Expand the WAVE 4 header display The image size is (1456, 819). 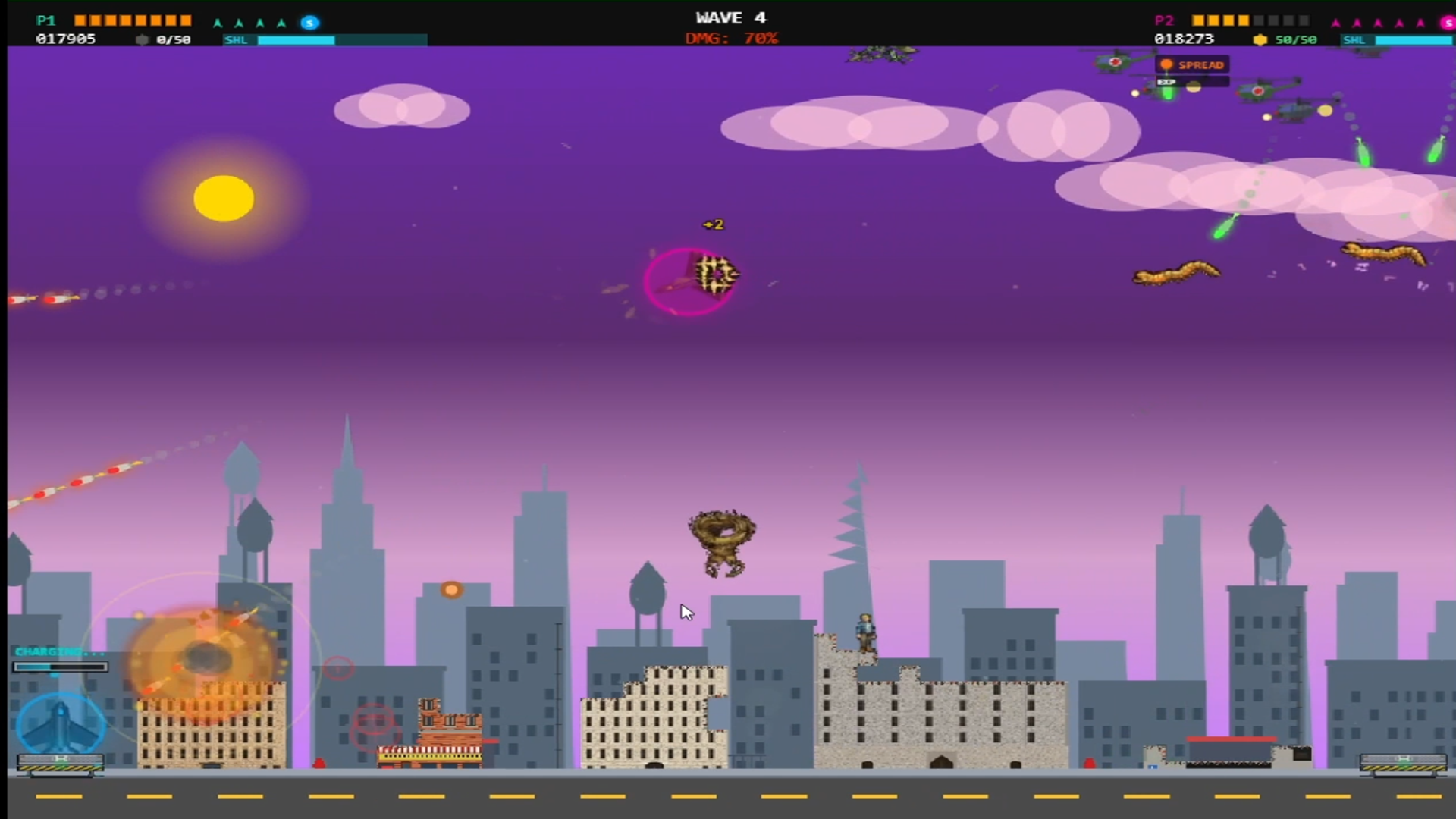point(731,17)
